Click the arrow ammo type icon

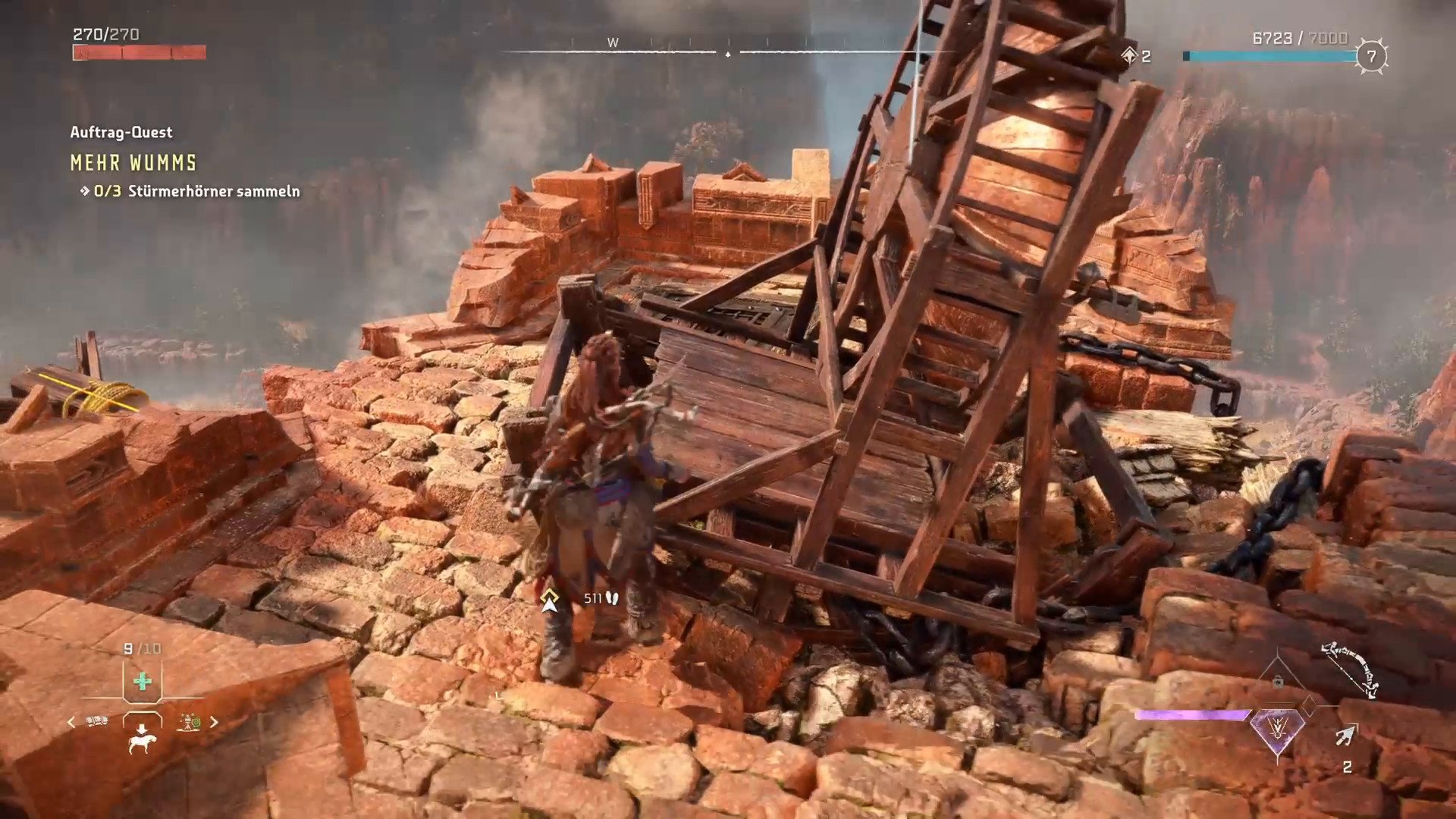(x=1346, y=736)
